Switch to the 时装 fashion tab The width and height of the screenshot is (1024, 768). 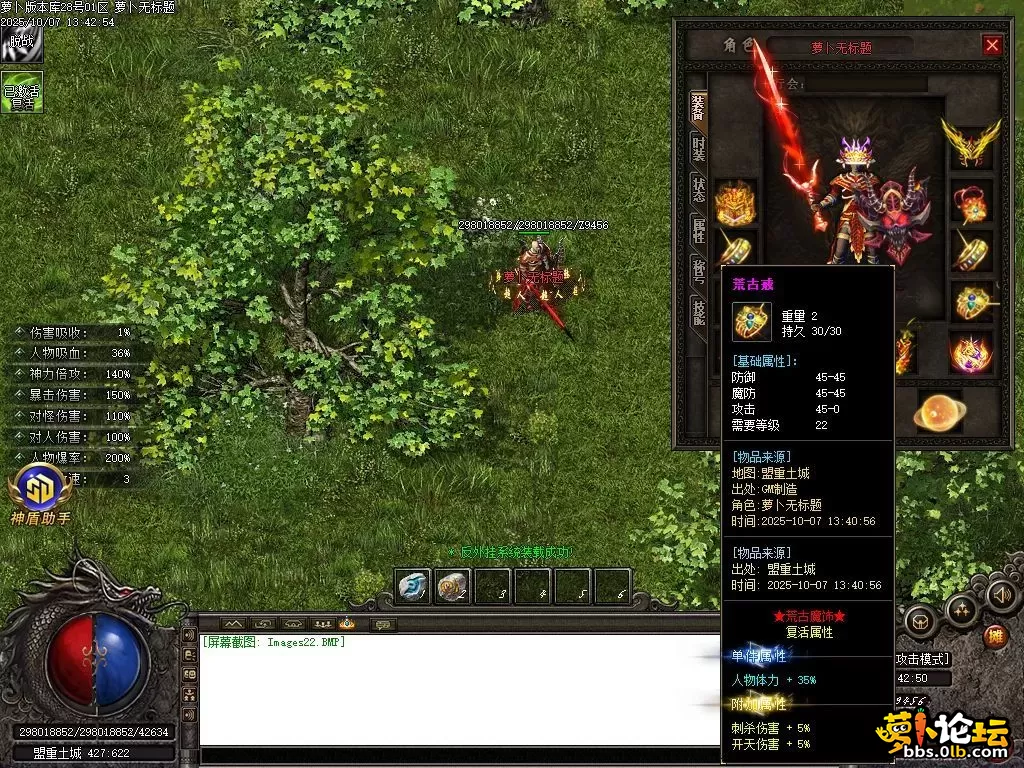tap(699, 149)
